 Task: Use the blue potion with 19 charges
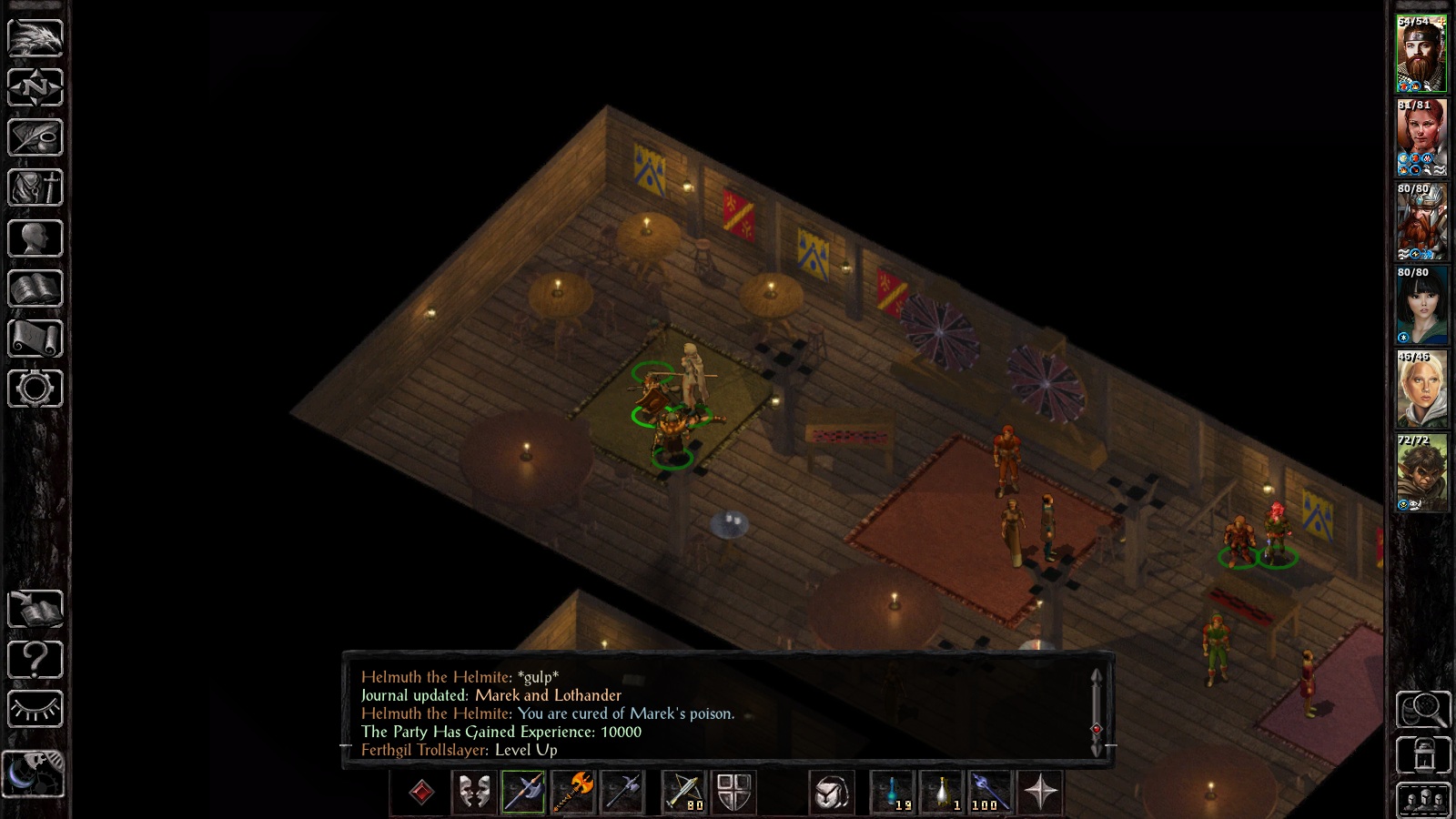[x=893, y=792]
